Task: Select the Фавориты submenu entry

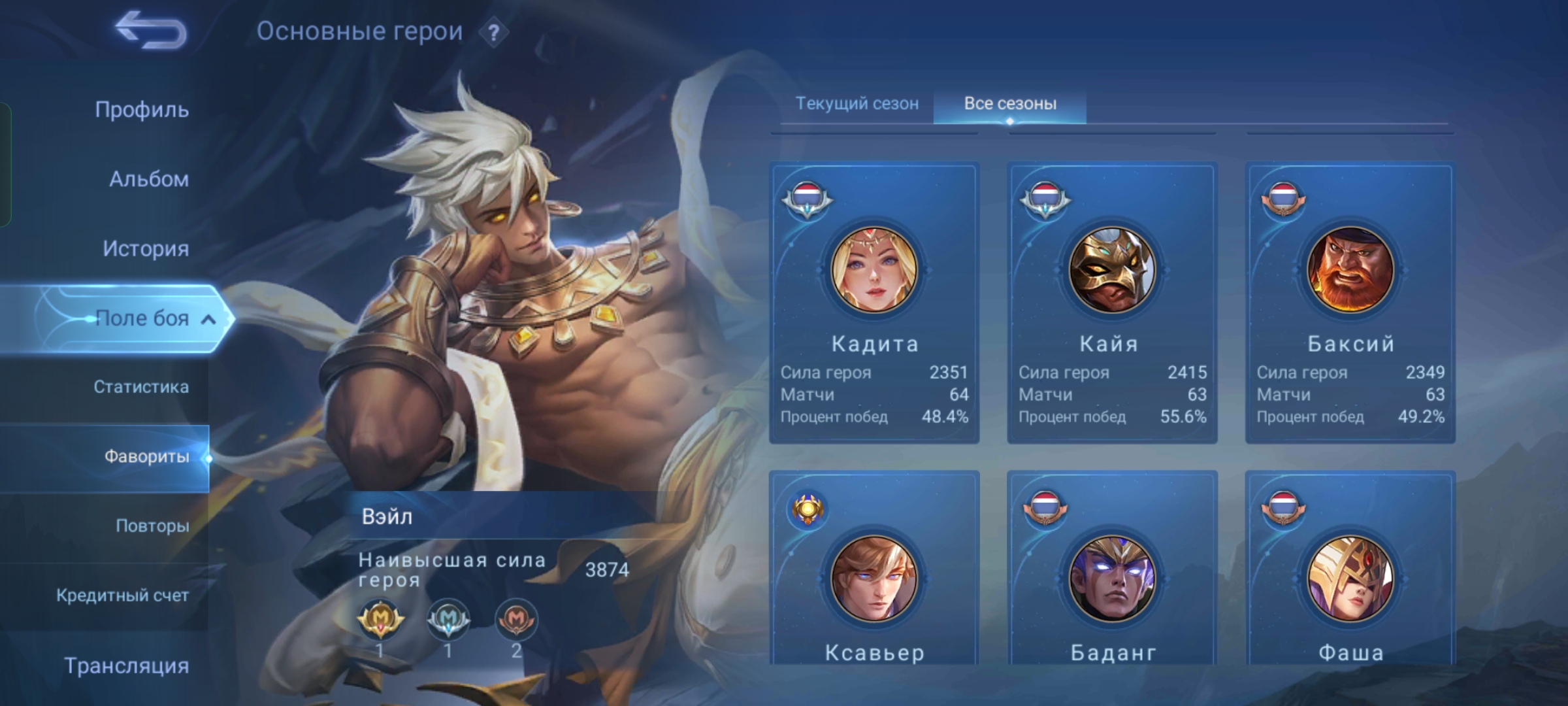Action: pyautogui.click(x=146, y=456)
